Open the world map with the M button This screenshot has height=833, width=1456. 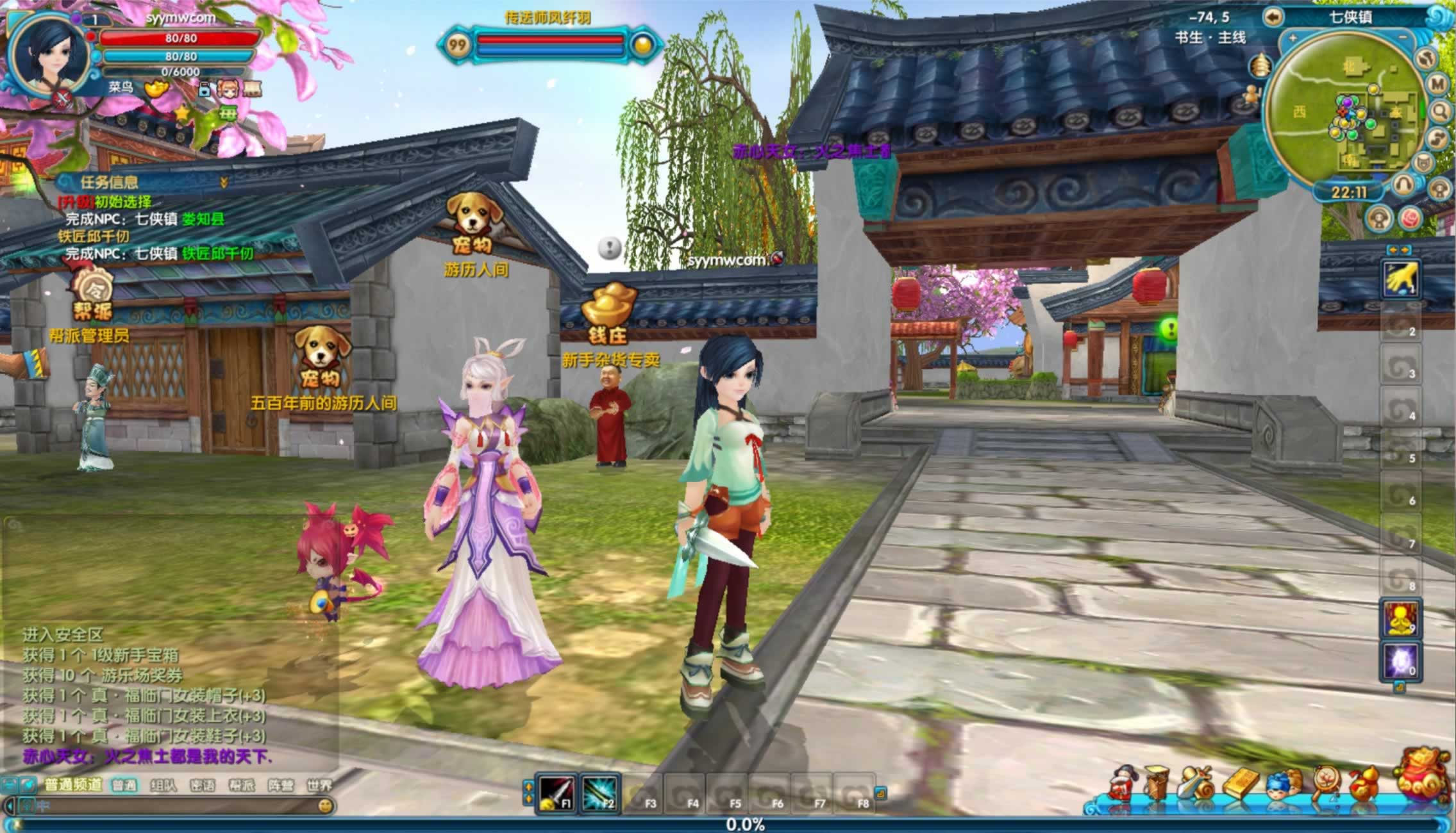pyautogui.click(x=1437, y=83)
